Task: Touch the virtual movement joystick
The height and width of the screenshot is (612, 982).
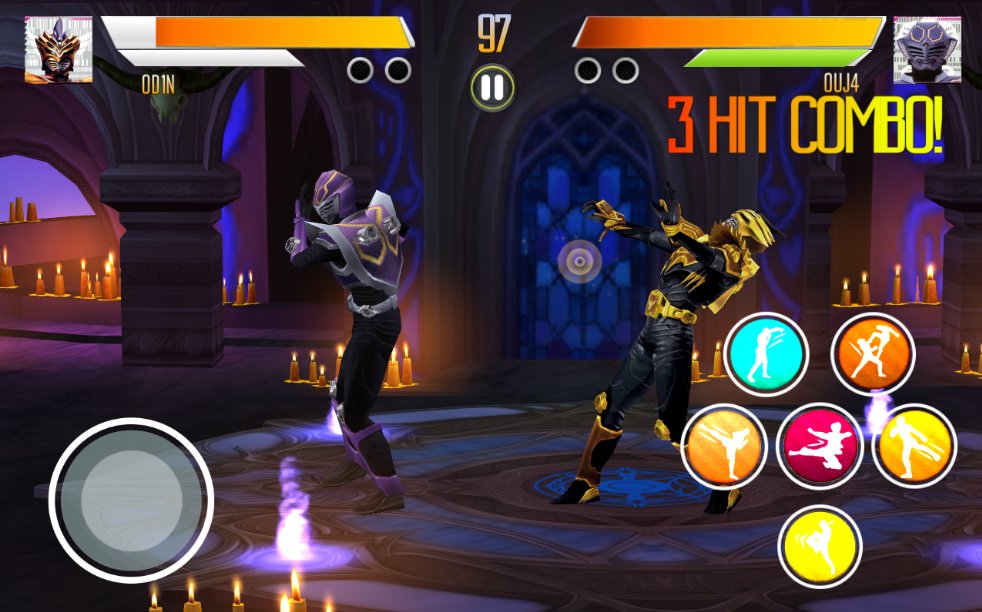Action: 131,500
